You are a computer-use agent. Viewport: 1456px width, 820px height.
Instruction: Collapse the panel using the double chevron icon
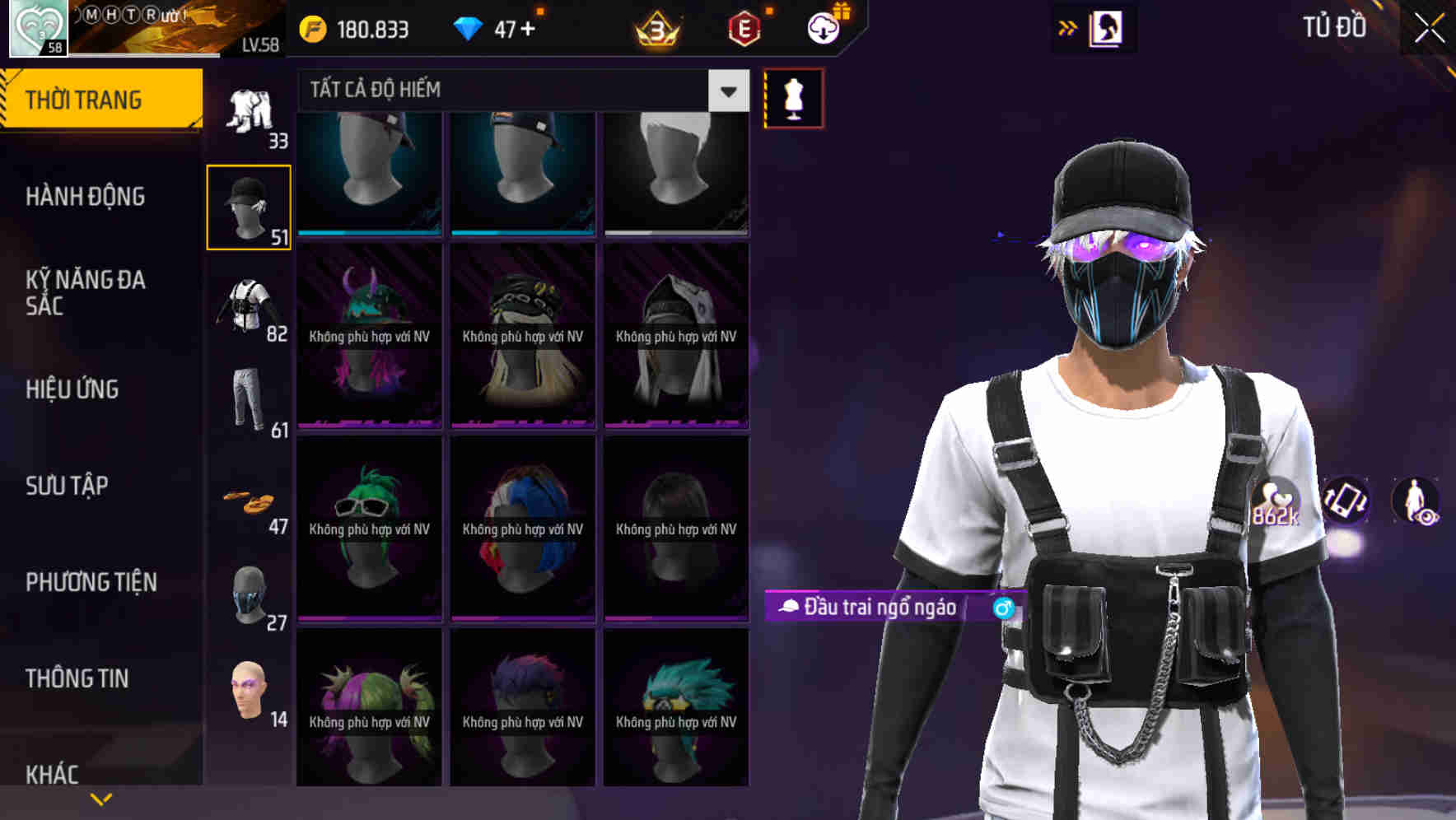click(1068, 27)
